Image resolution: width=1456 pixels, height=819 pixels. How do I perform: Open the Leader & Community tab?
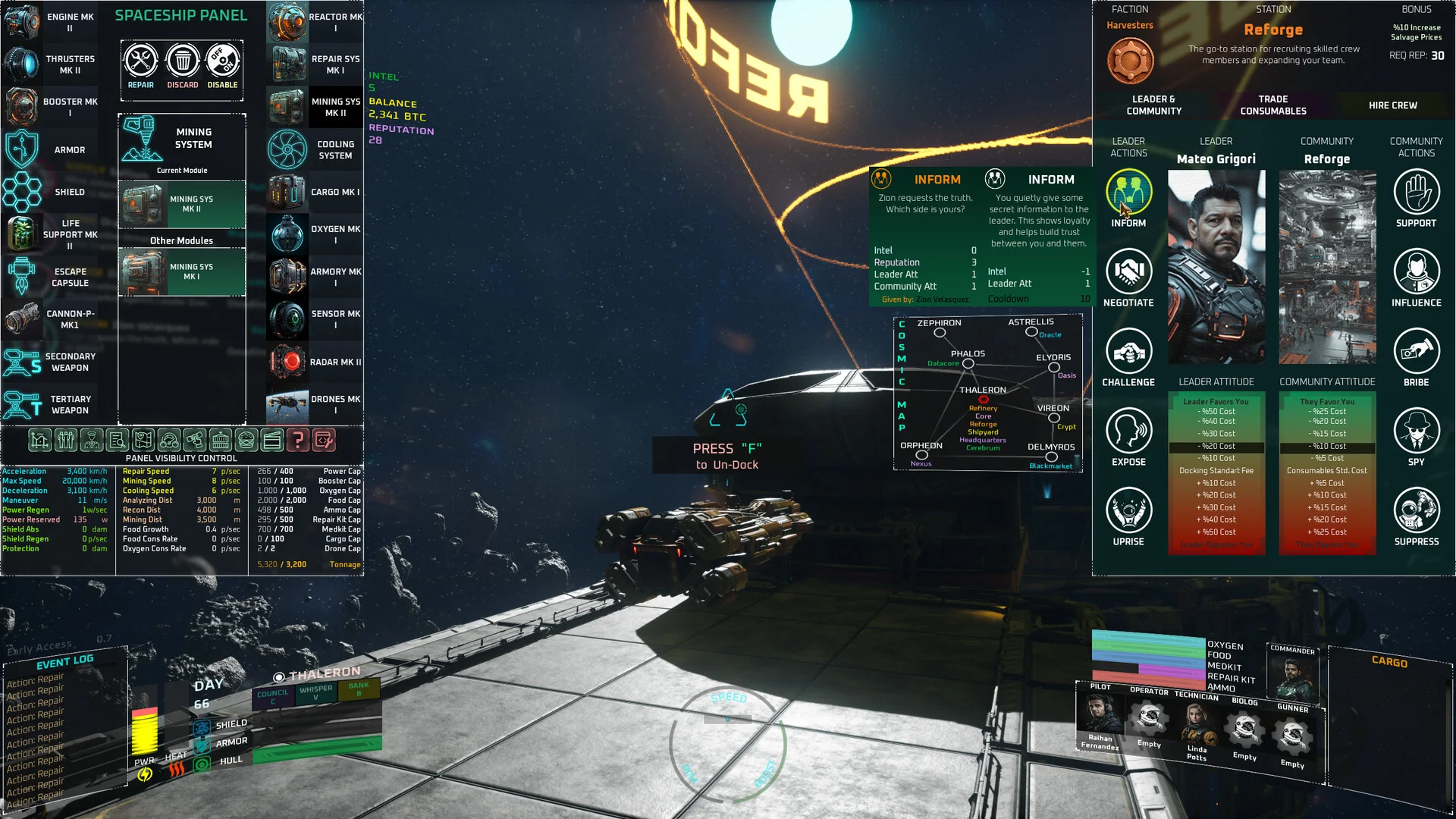(x=1153, y=105)
